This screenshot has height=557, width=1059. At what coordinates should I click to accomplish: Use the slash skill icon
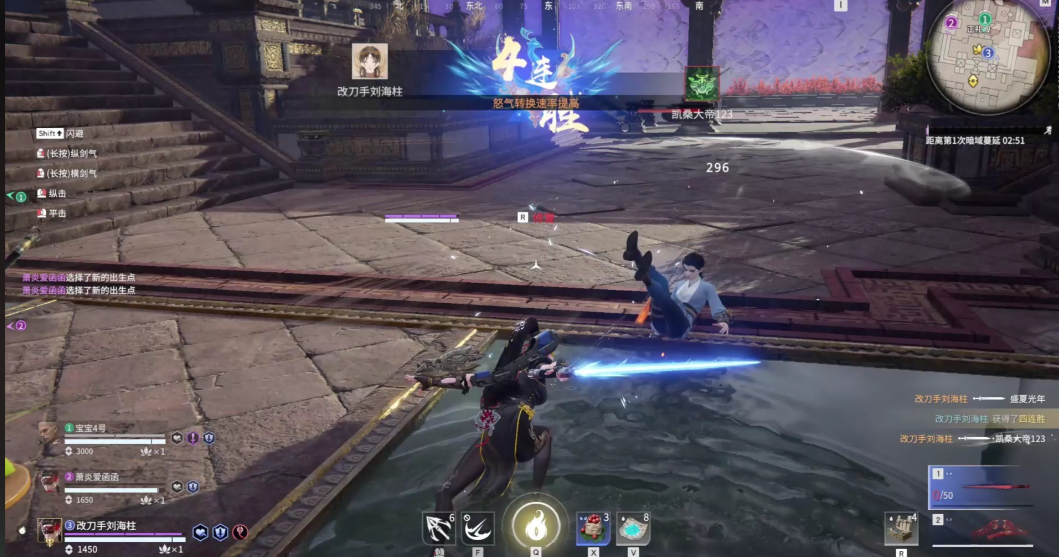point(479,528)
